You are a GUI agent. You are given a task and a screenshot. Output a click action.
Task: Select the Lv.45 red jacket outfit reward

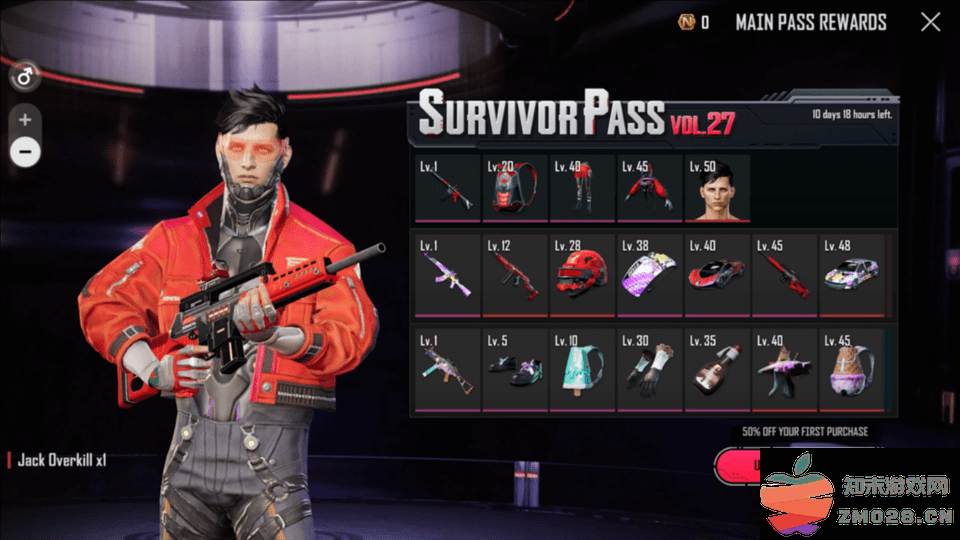[x=649, y=189]
